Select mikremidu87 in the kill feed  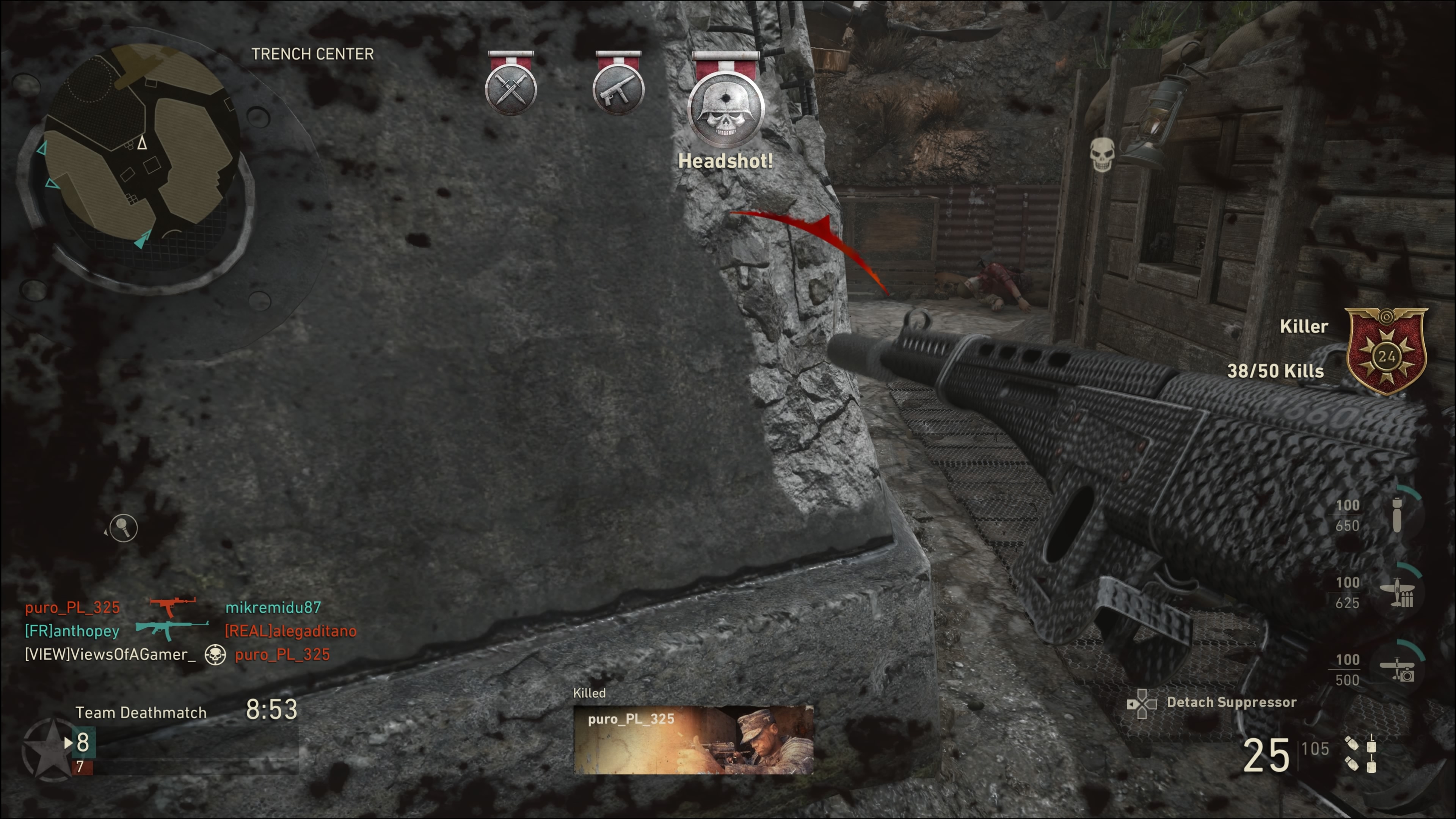(273, 607)
